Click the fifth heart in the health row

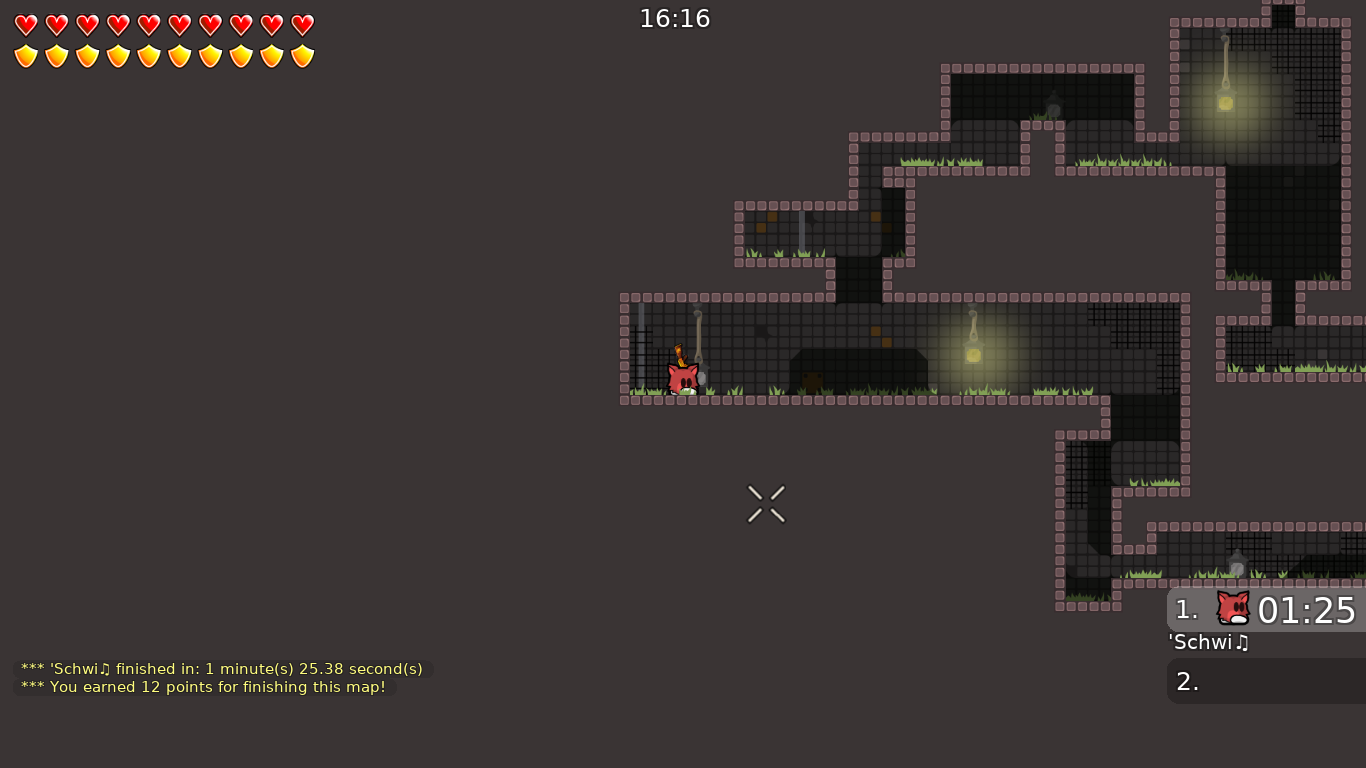point(147,24)
